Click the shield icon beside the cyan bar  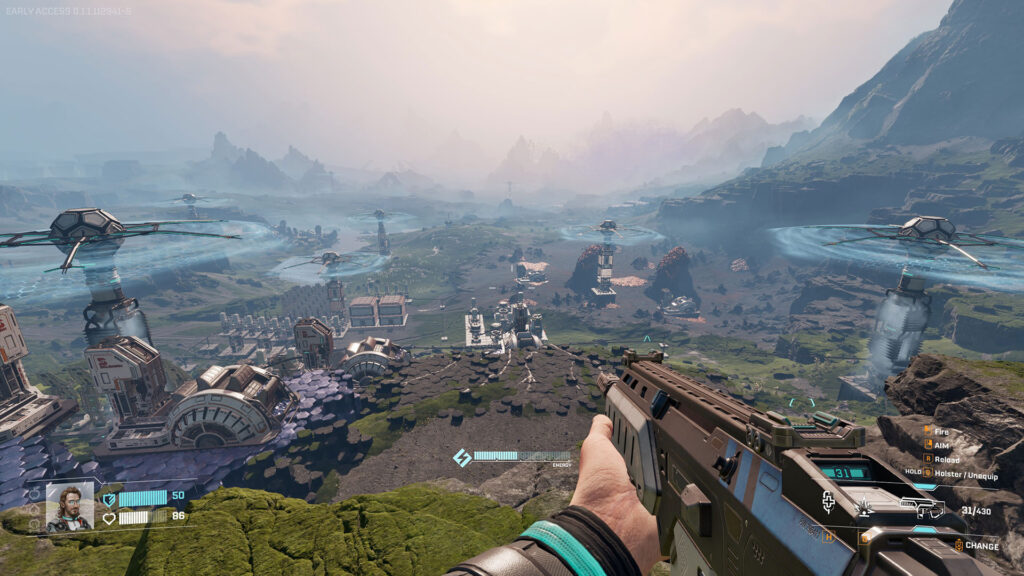click(x=109, y=498)
